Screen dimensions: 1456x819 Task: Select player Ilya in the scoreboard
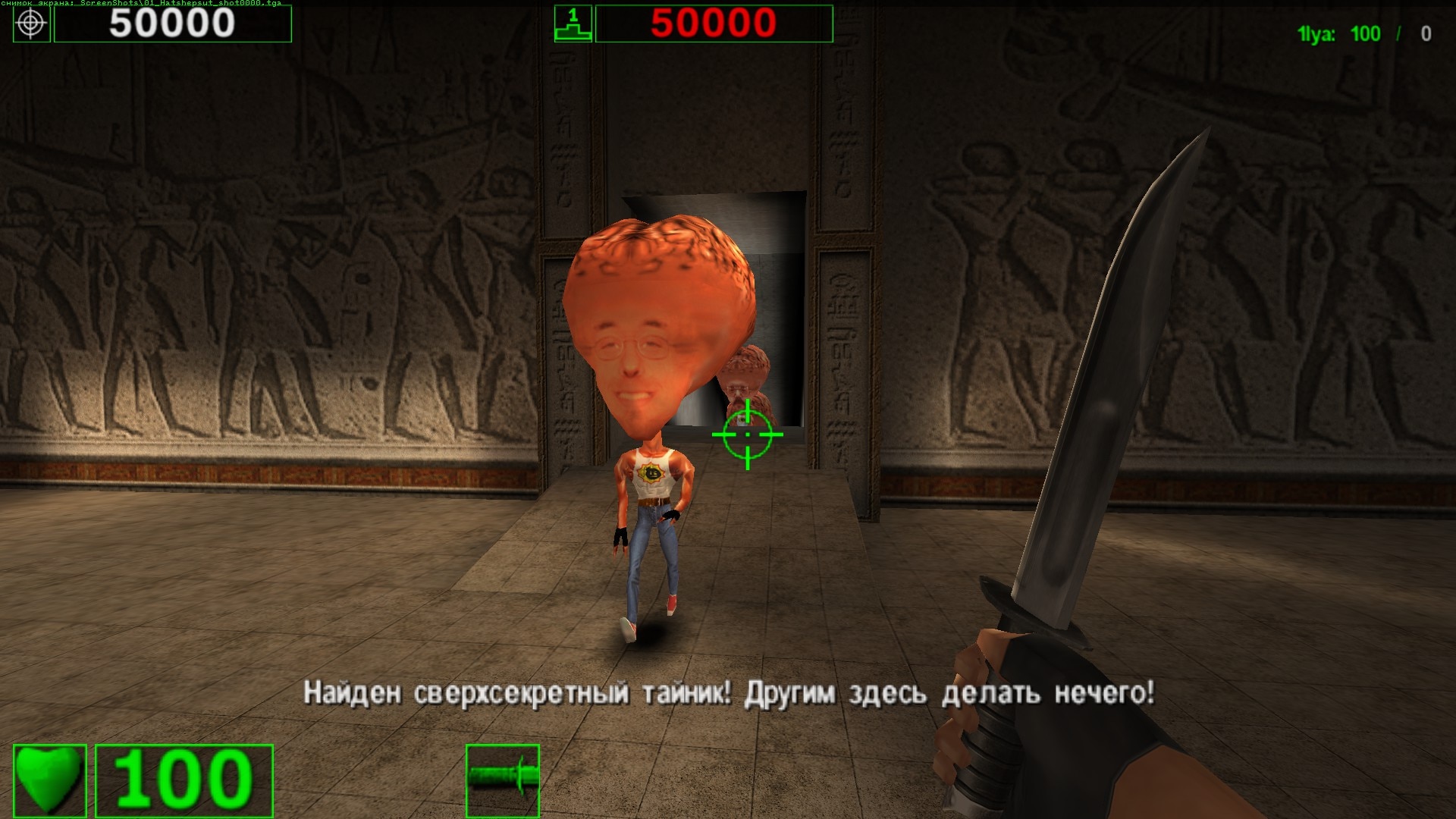point(1316,34)
